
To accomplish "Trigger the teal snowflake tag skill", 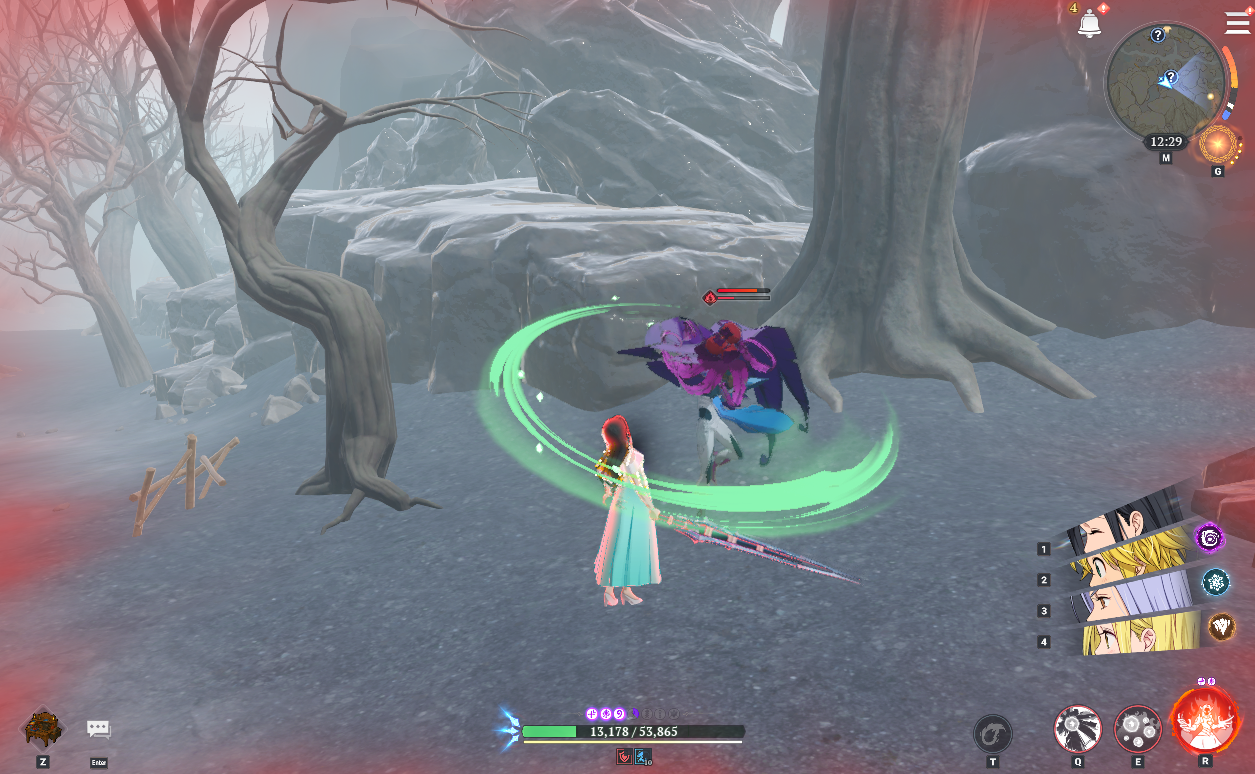I will point(1215,582).
